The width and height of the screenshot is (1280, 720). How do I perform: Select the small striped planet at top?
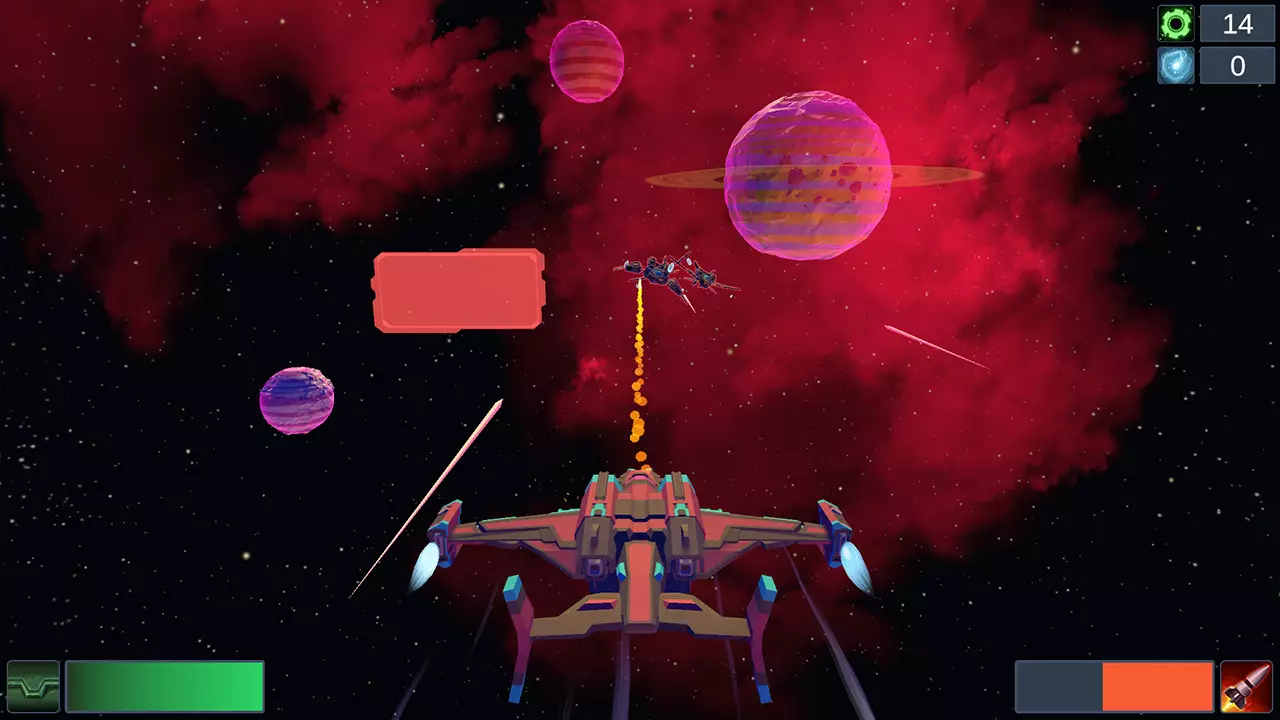pyautogui.click(x=587, y=62)
